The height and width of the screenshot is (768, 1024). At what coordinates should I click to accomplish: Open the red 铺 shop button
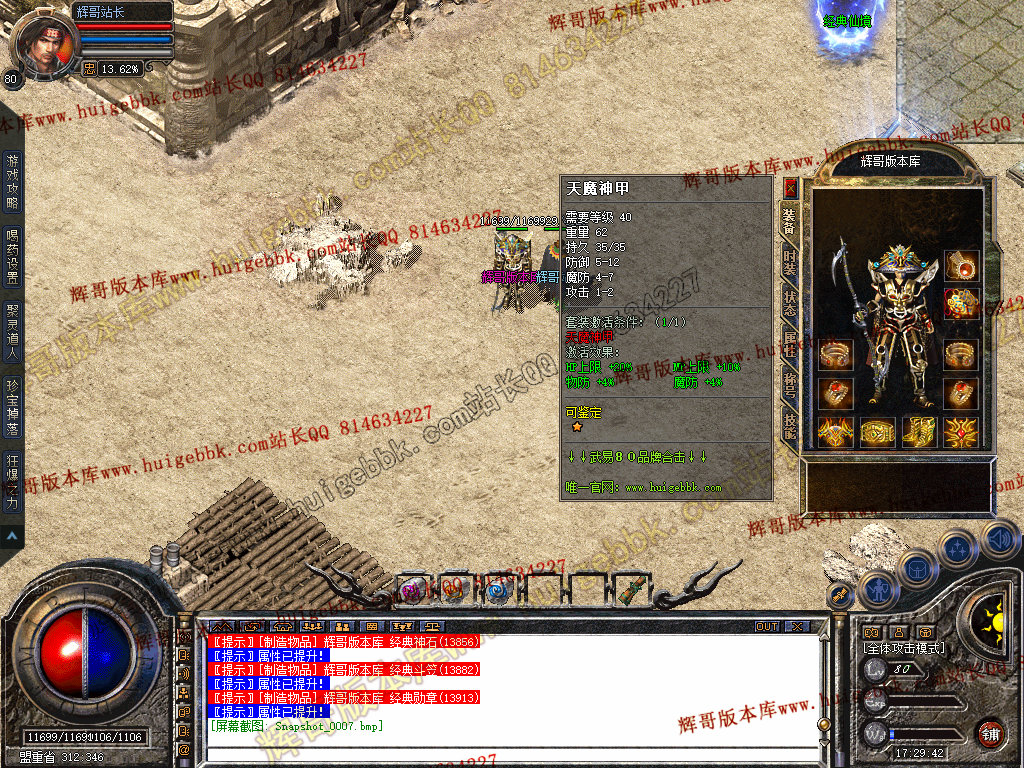[x=990, y=733]
